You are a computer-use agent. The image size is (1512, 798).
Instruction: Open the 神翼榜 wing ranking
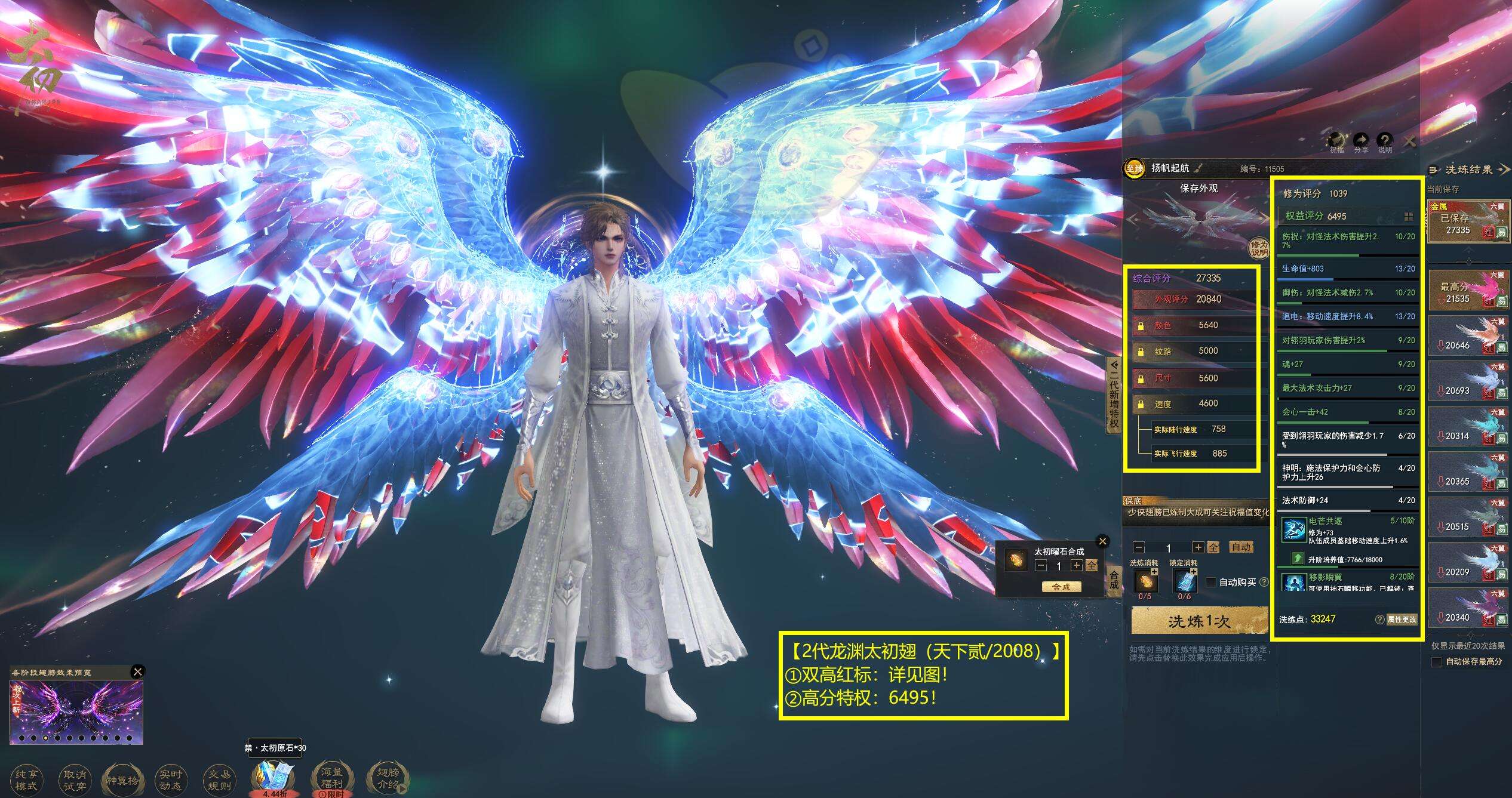(122, 779)
